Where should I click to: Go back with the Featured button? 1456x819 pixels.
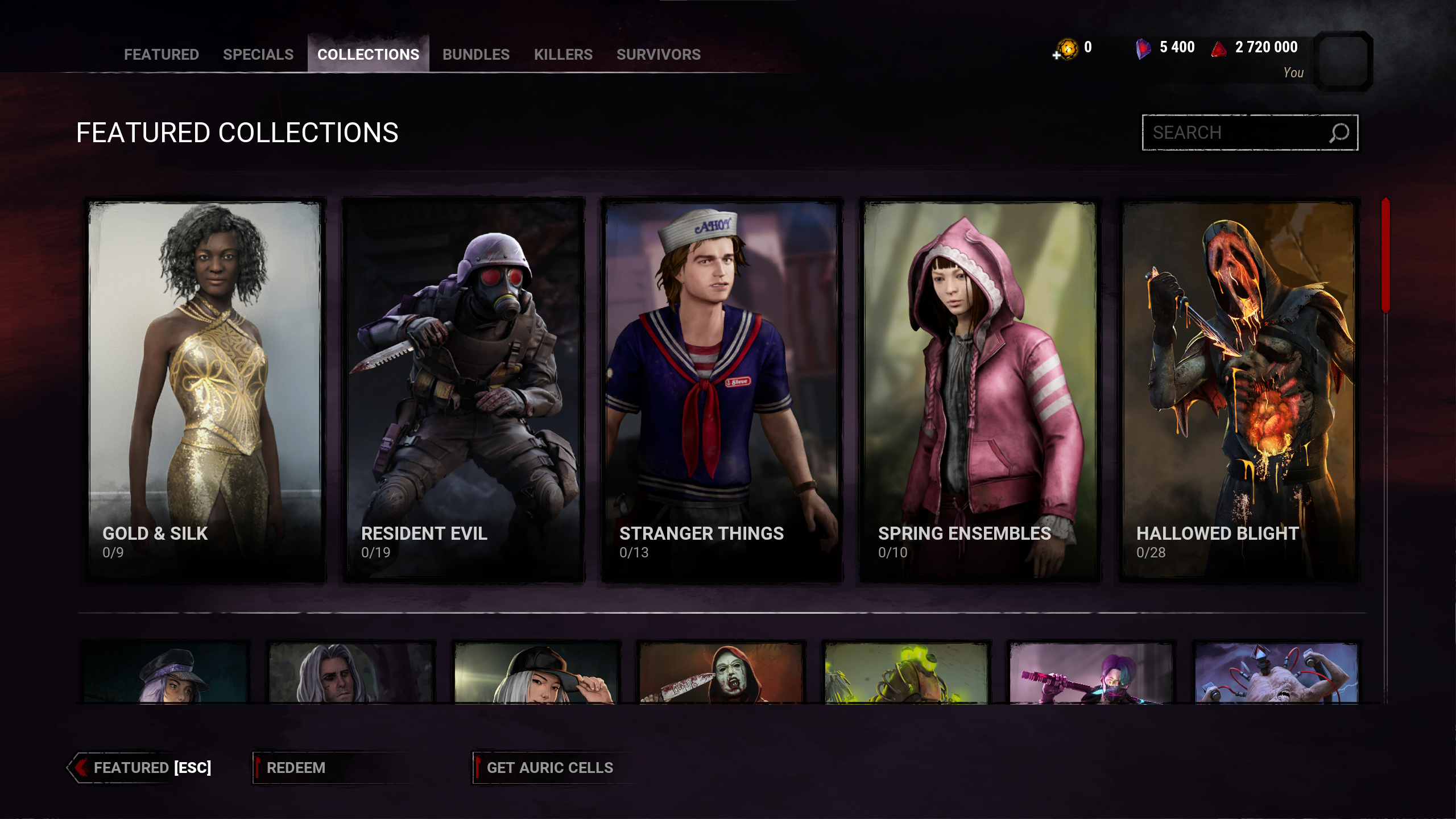(142, 768)
